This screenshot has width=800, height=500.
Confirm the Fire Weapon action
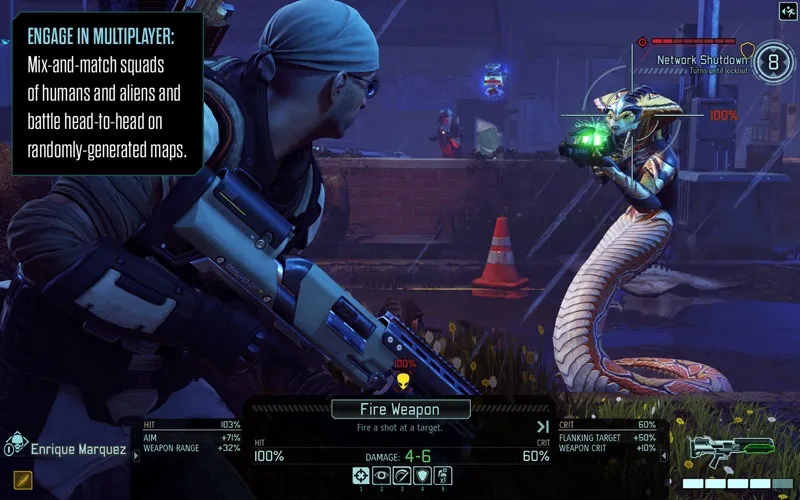coord(400,409)
